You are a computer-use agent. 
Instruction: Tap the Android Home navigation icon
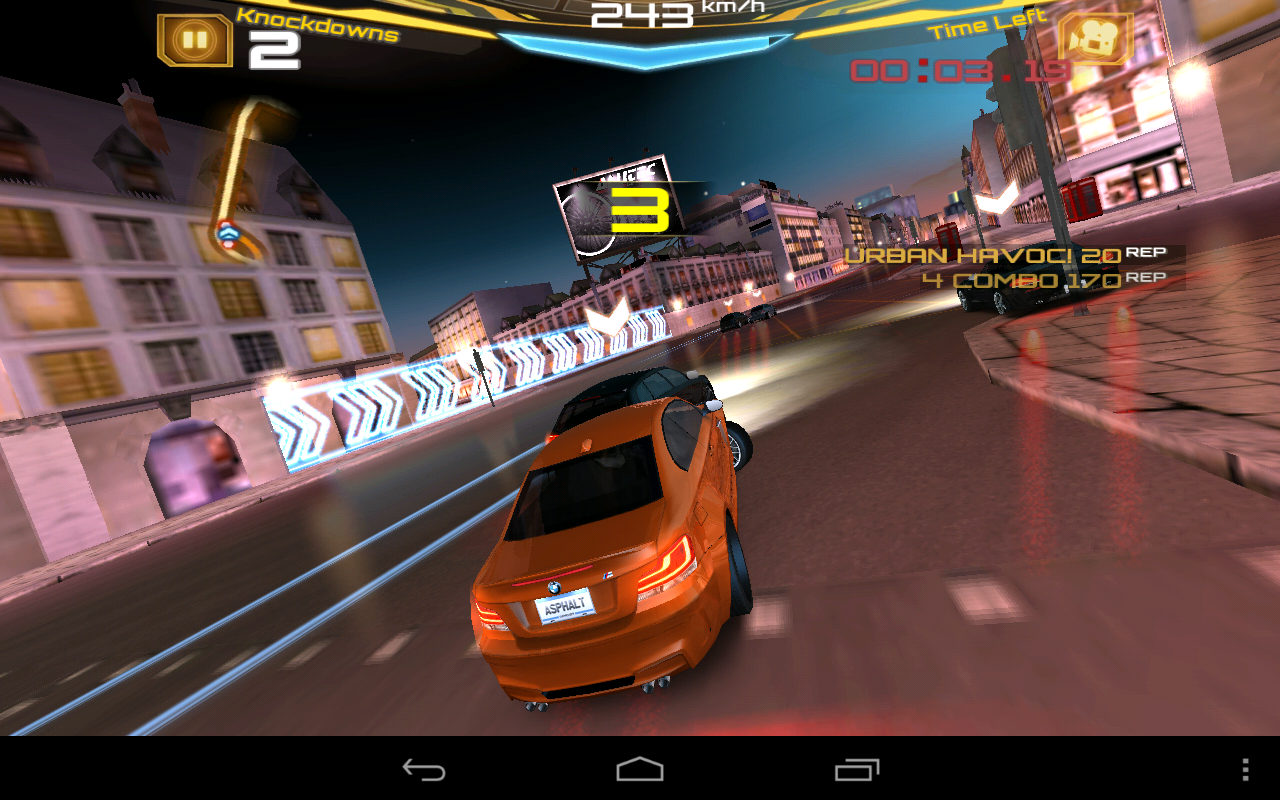(639, 771)
